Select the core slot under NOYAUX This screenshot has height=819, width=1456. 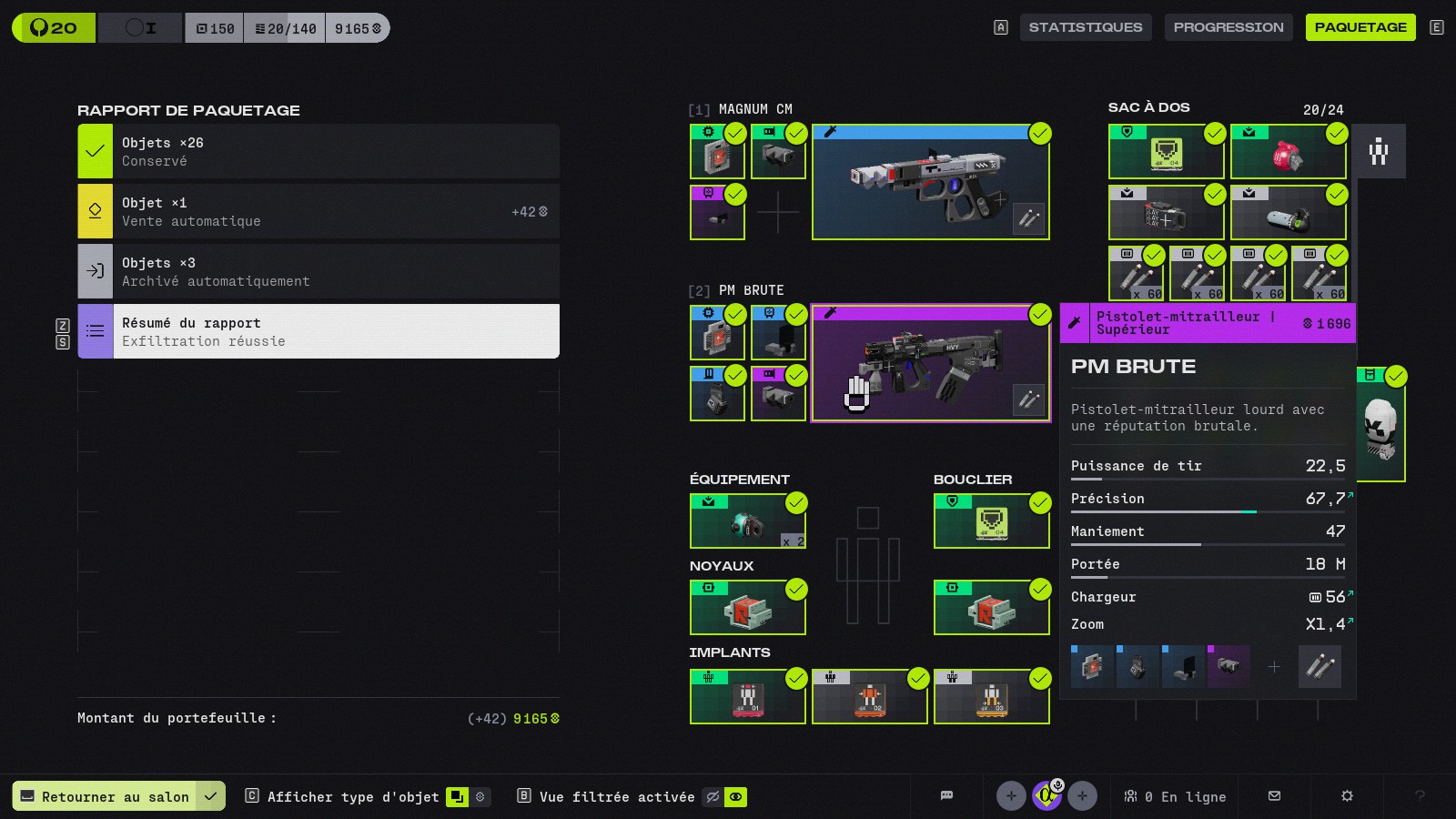(x=747, y=608)
